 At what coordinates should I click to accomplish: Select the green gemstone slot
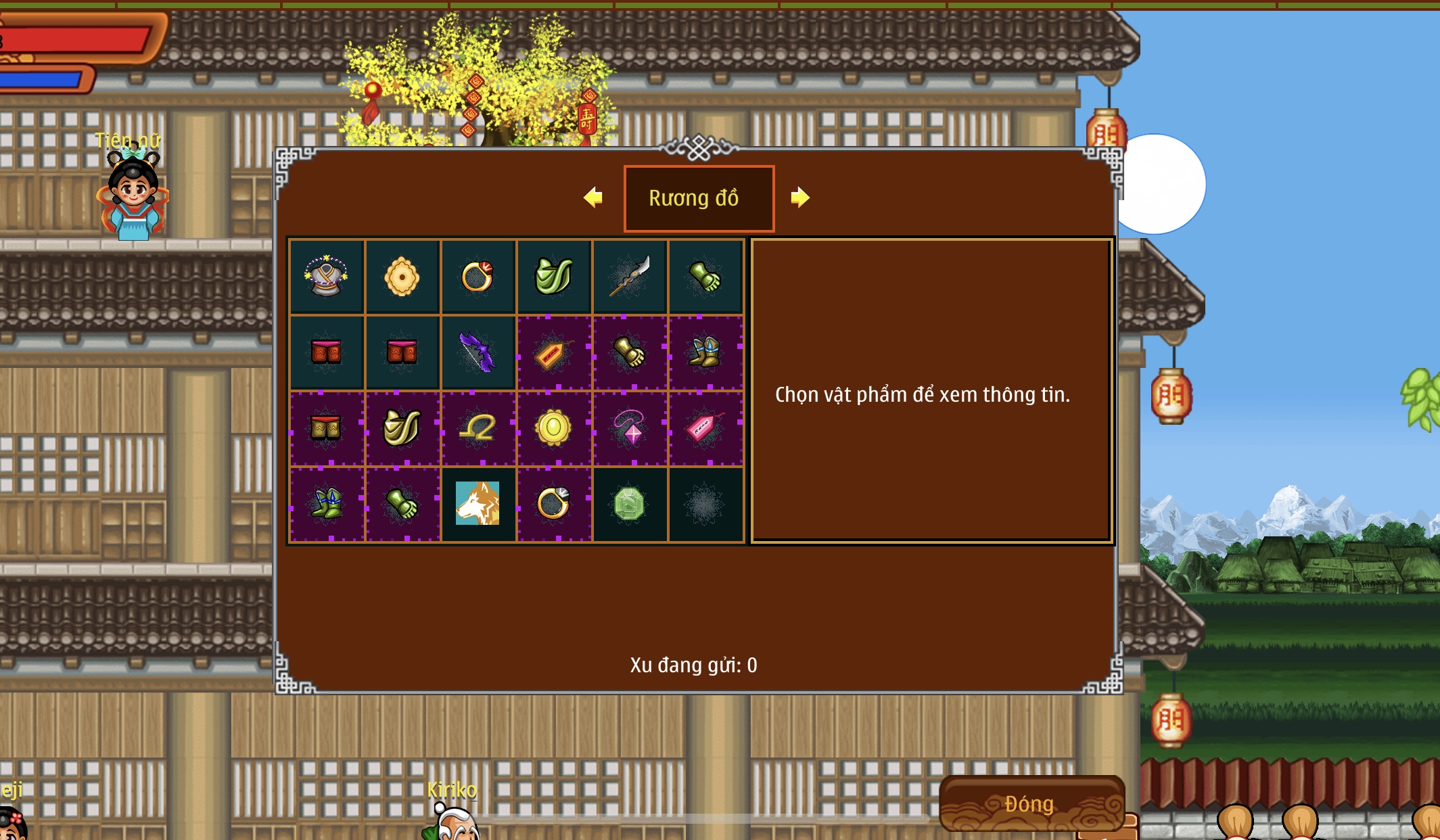click(630, 504)
